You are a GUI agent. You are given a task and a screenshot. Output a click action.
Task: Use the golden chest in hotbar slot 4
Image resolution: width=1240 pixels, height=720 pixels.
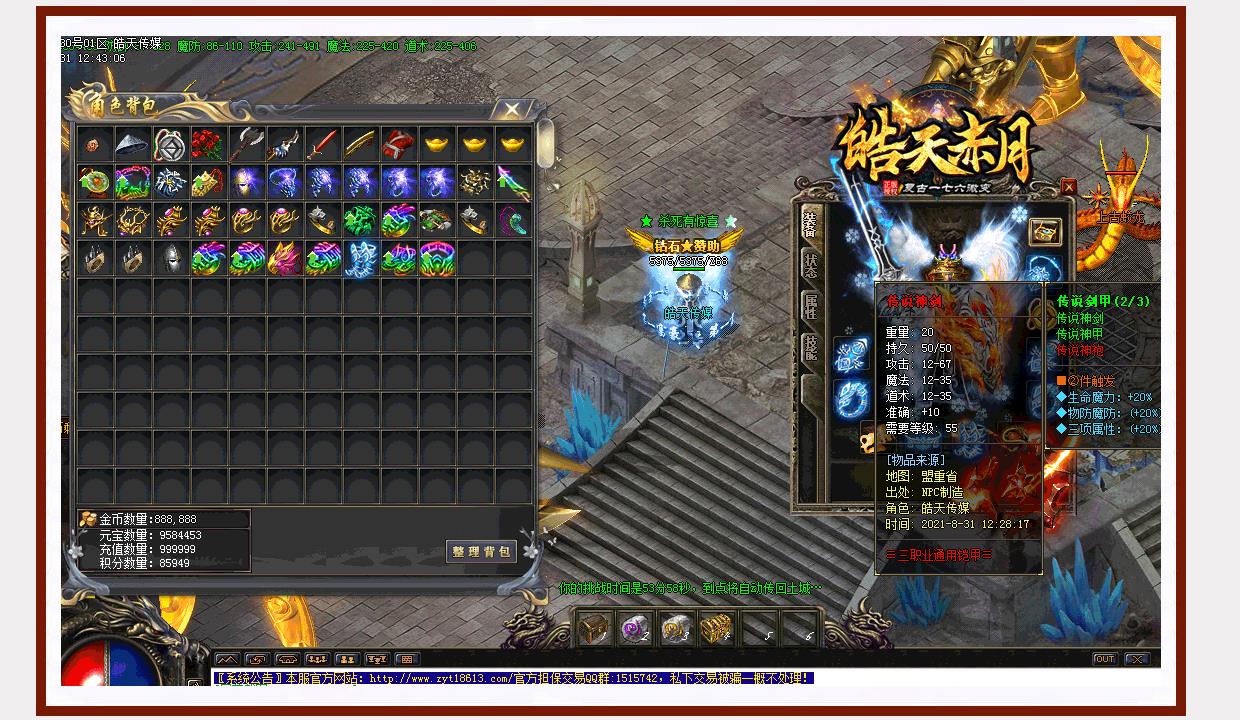click(714, 628)
